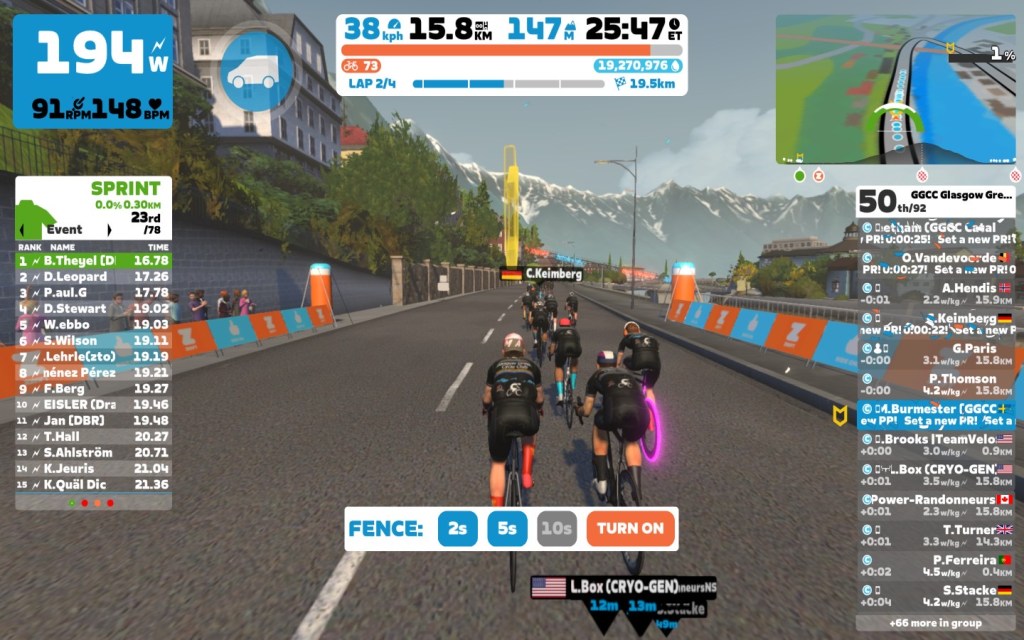Turn on the fence
This screenshot has width=1024, height=640.
631,528
